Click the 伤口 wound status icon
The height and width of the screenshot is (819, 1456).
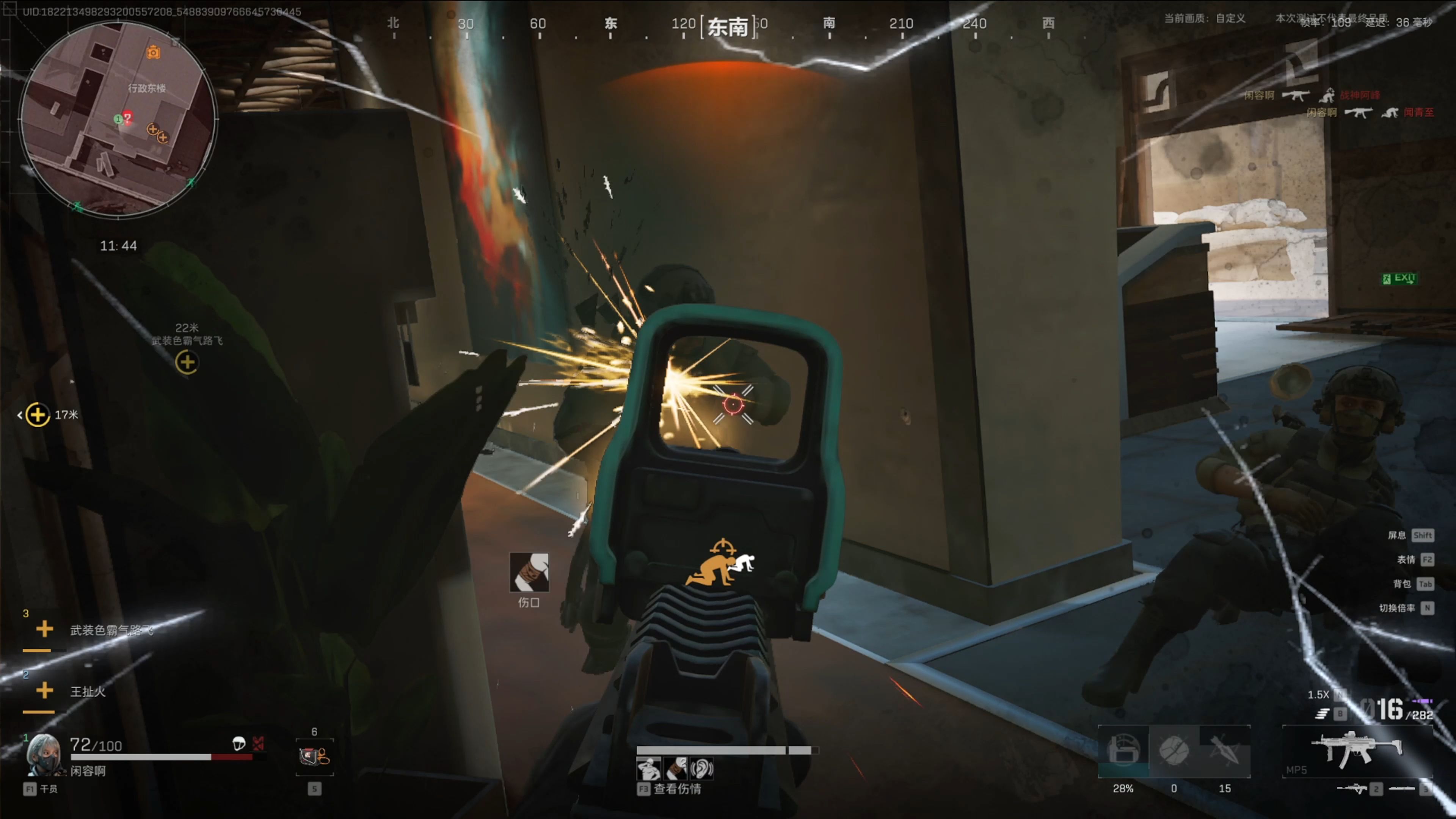[529, 572]
